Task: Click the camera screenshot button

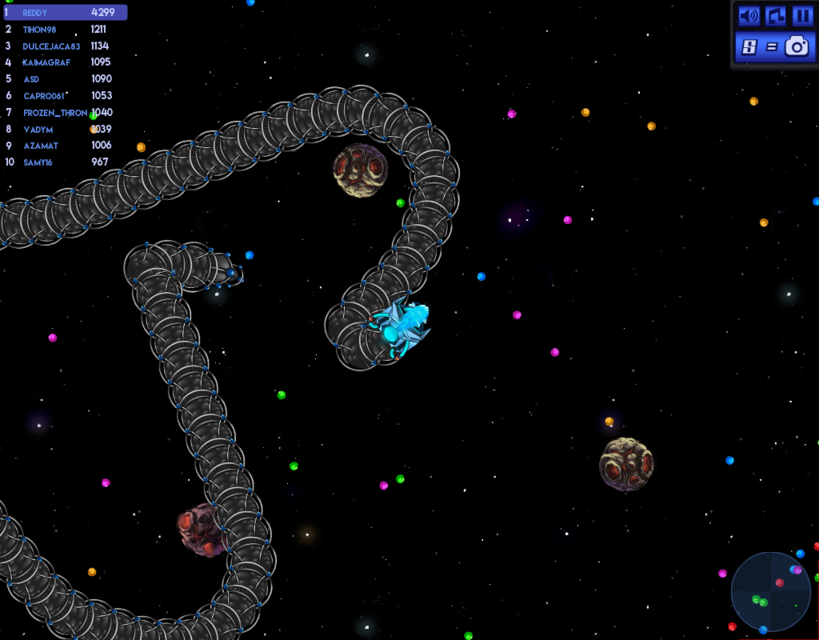Action: coord(797,46)
